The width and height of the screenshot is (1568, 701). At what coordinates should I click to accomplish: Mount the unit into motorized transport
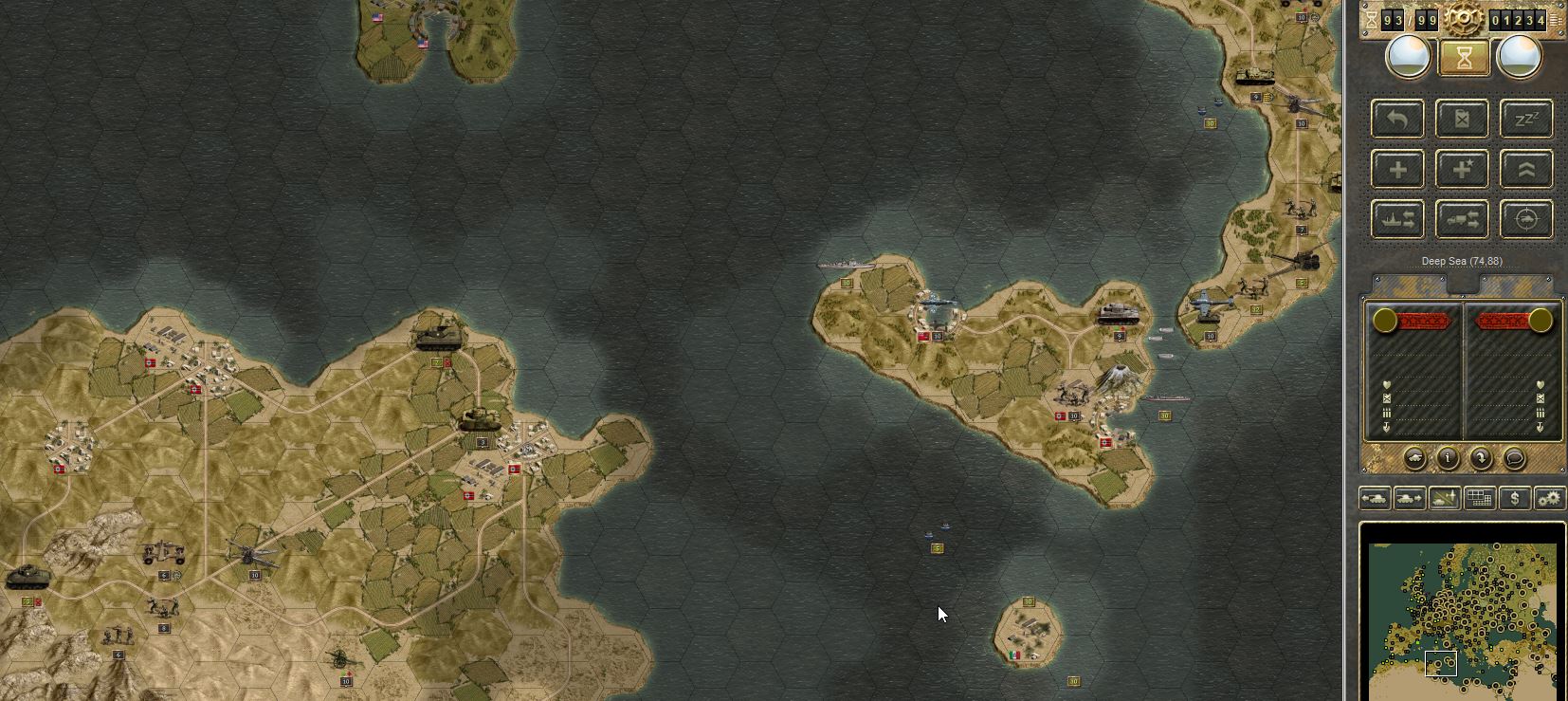click(1460, 218)
